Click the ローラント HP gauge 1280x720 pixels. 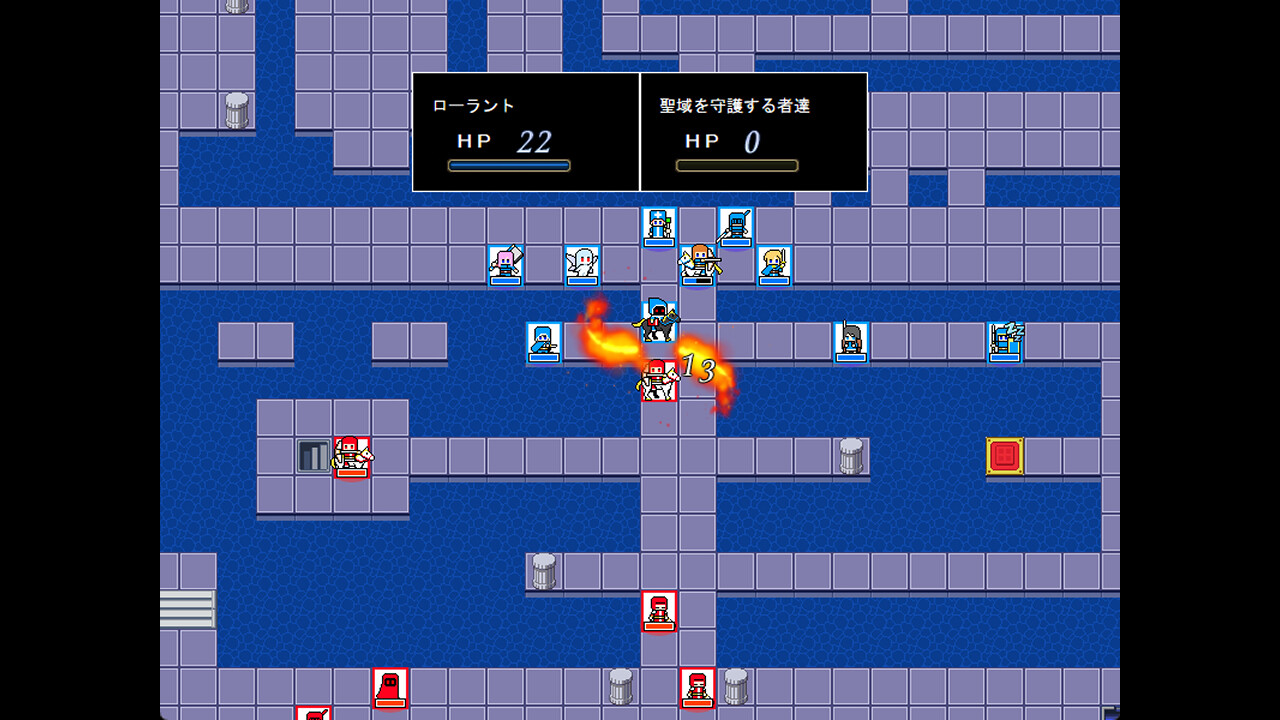(x=510, y=165)
